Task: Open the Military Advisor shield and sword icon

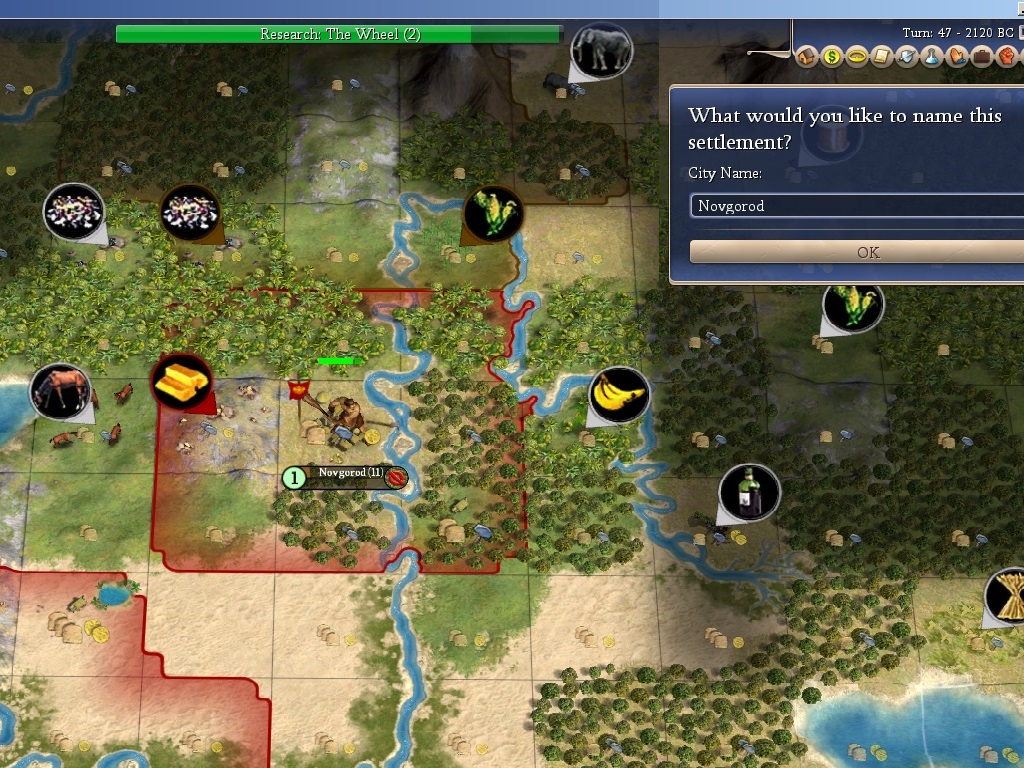Action: (x=906, y=57)
